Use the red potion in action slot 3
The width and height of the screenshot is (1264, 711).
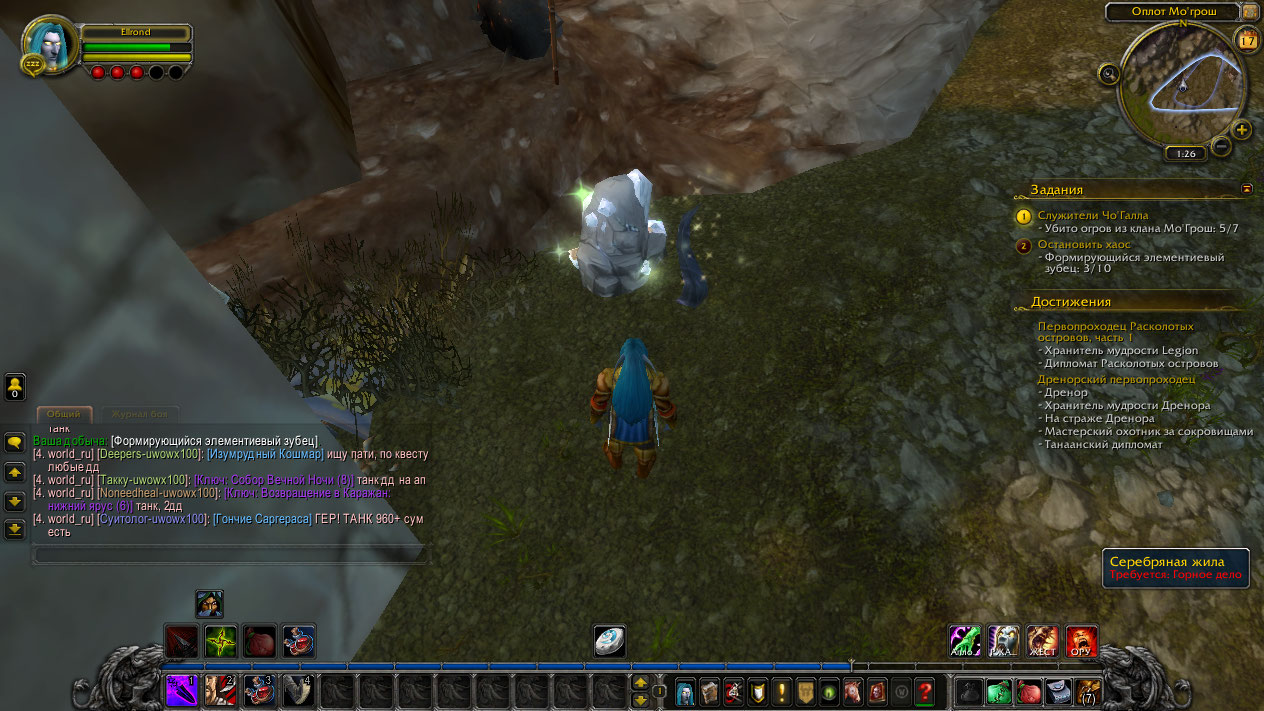259,690
